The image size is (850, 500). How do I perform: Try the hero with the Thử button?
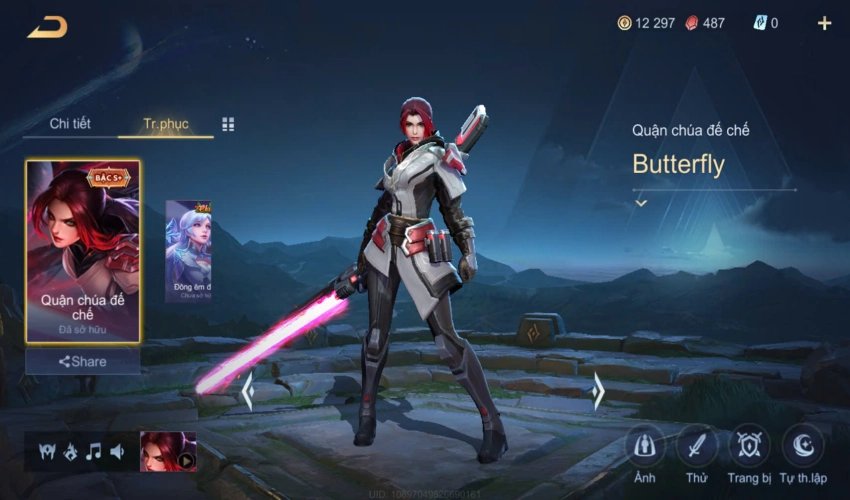point(696,446)
